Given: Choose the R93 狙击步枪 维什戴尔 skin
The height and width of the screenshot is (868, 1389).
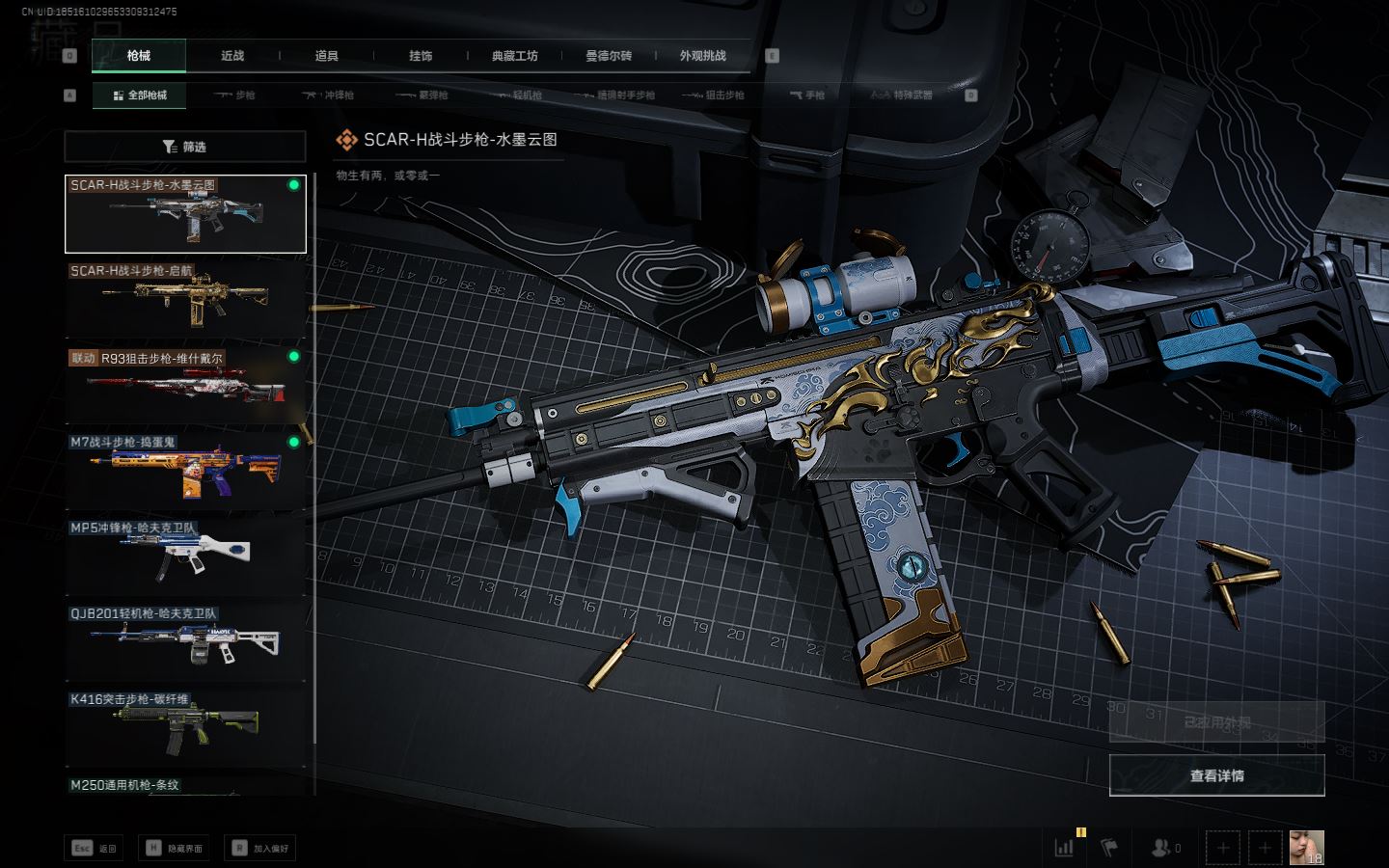Looking at the screenshot, I should [185, 385].
